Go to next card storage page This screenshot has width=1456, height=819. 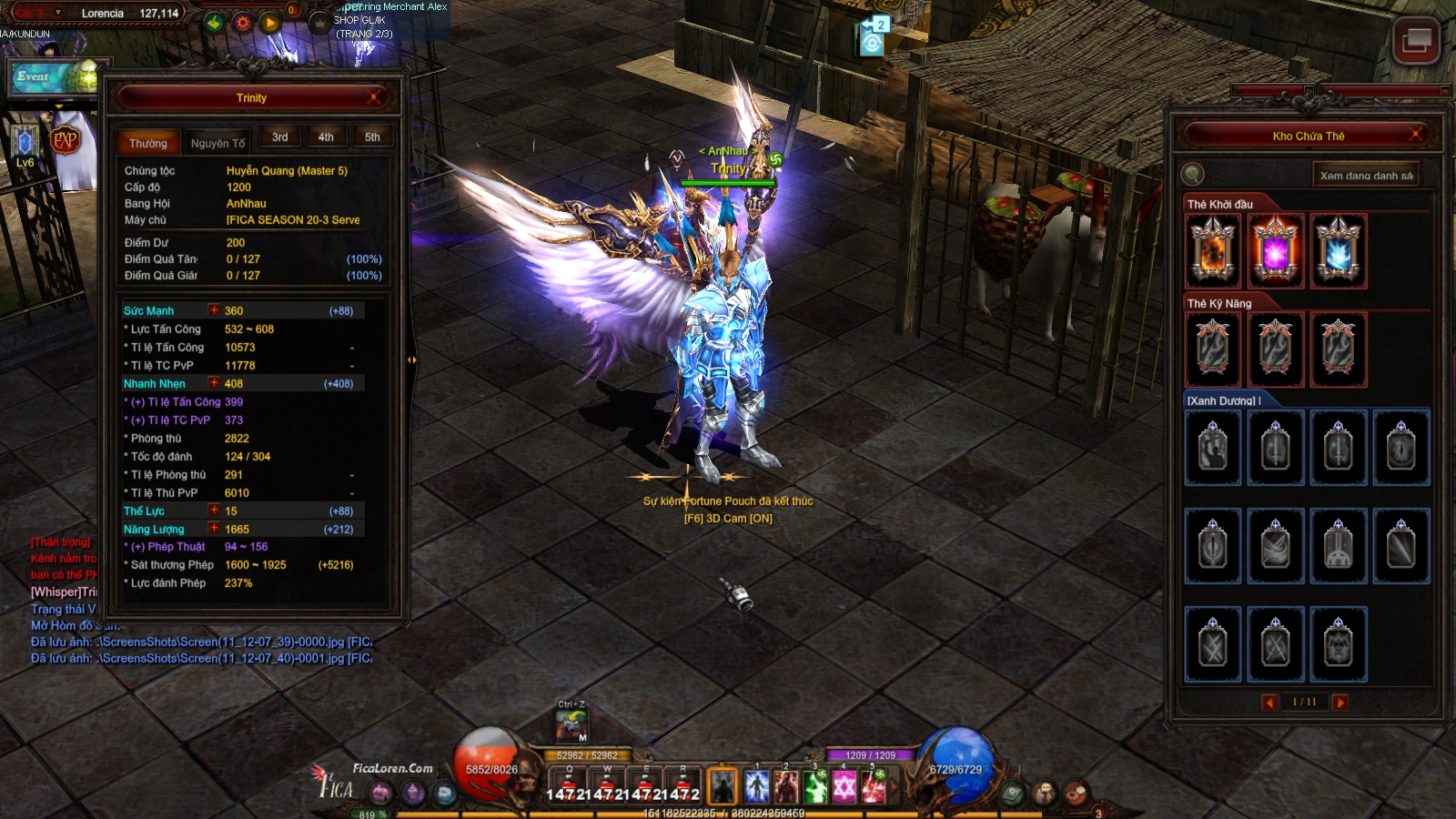pos(1340,702)
